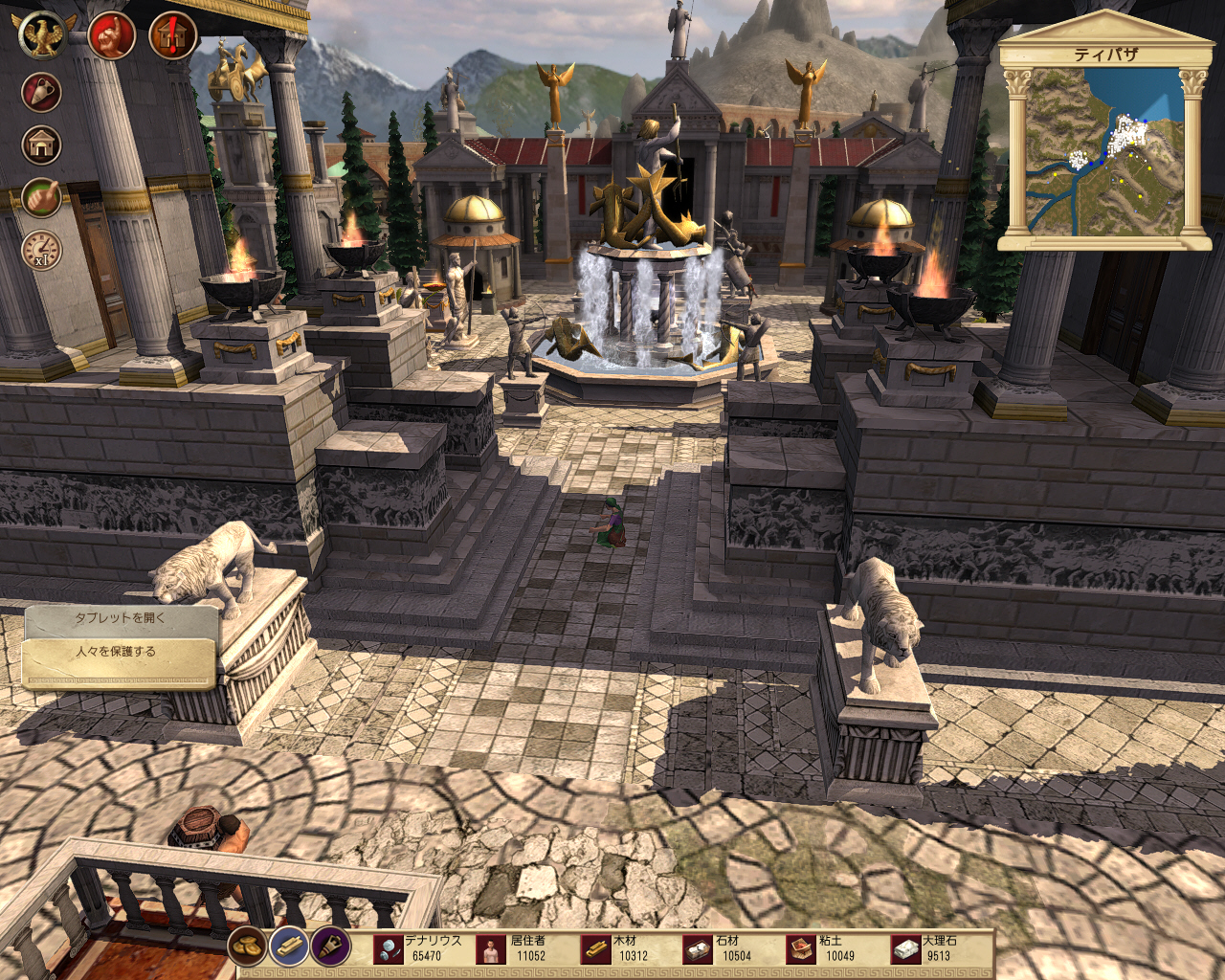1225x980 pixels.
Task: Click the タブレットを開く button
Action: (121, 618)
